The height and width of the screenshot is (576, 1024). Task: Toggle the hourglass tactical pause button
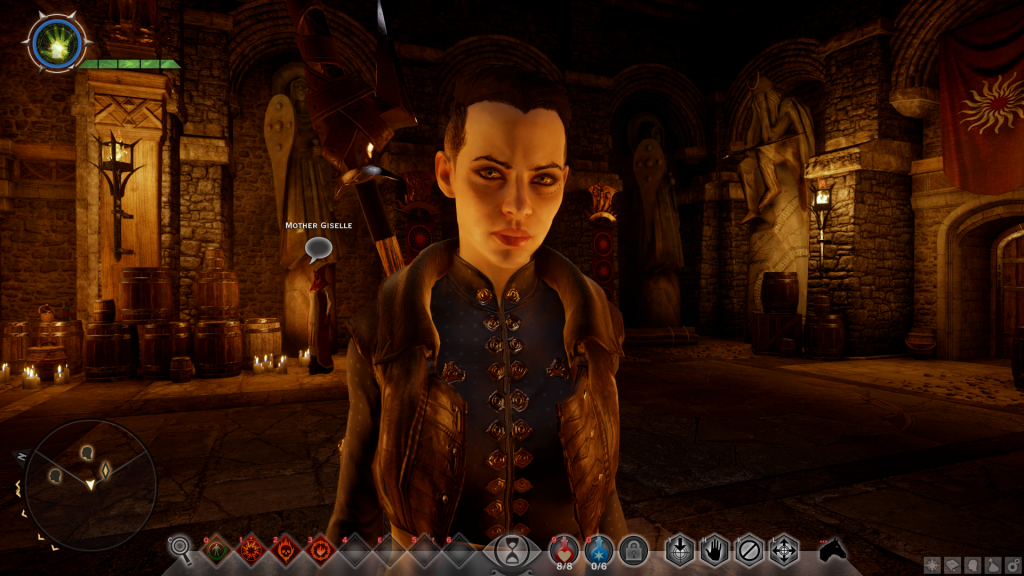click(x=512, y=549)
